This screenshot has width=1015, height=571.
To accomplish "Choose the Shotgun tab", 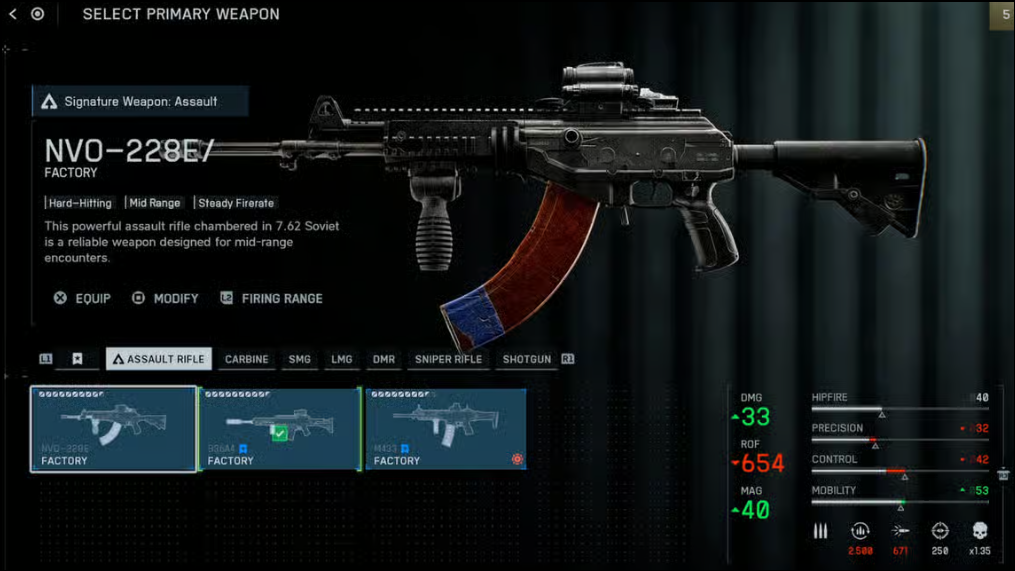I will pyautogui.click(x=527, y=359).
